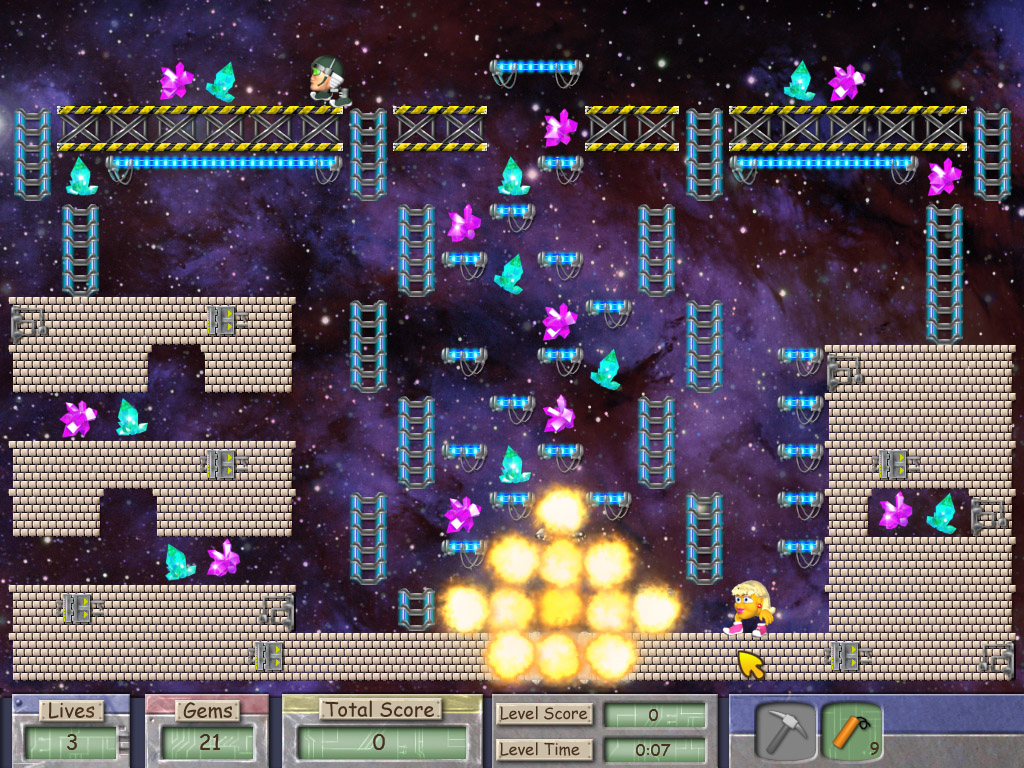Select the pickaxe tool
Viewport: 1024px width, 768px height.
[x=784, y=731]
